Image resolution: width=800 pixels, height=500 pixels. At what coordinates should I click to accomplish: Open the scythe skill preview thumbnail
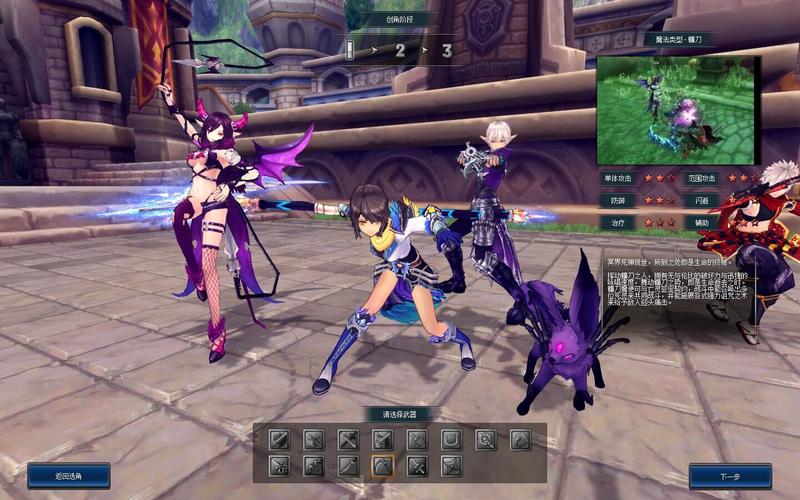click(x=677, y=110)
